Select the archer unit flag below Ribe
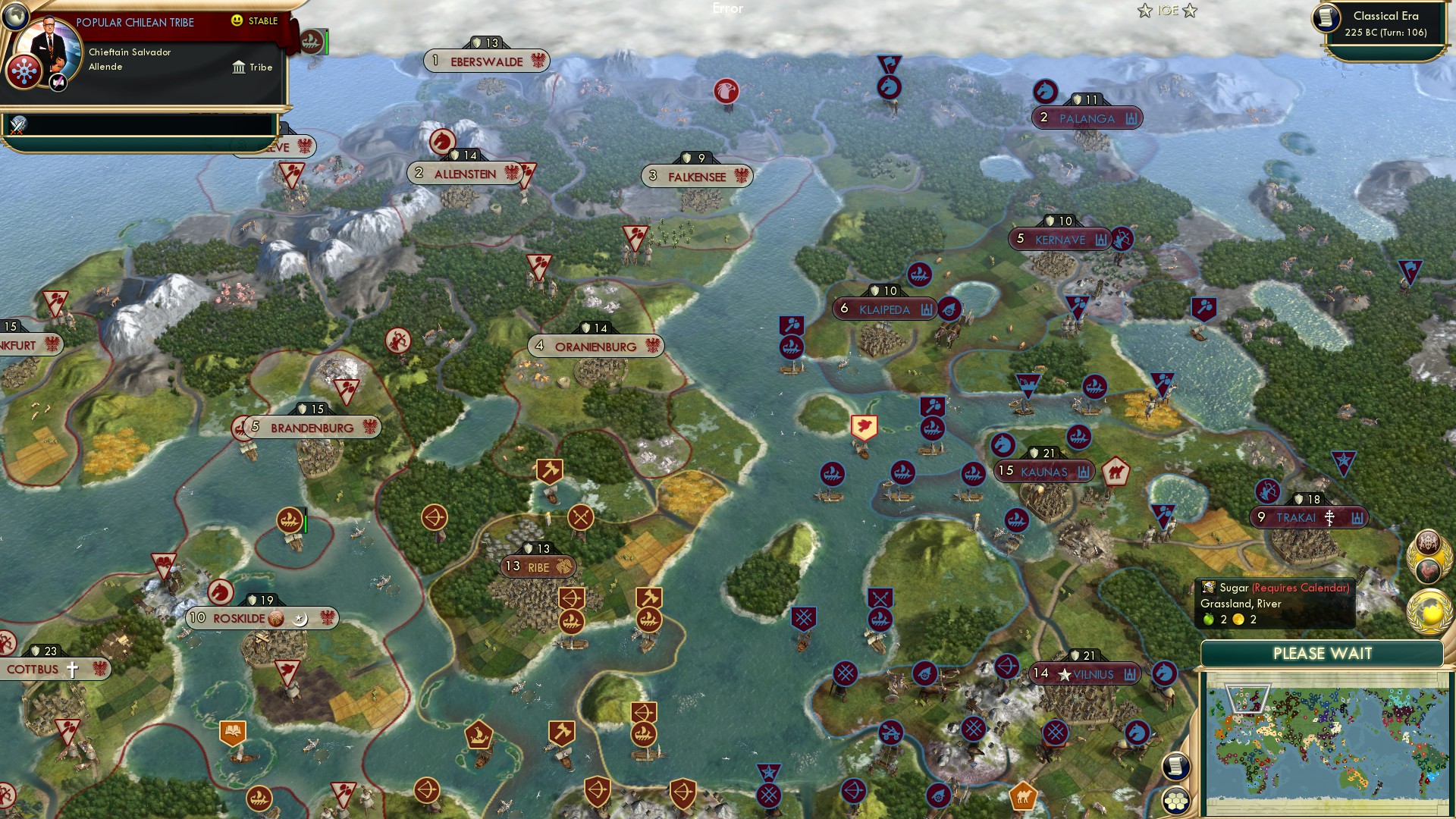This screenshot has width=1456, height=819. tap(572, 598)
